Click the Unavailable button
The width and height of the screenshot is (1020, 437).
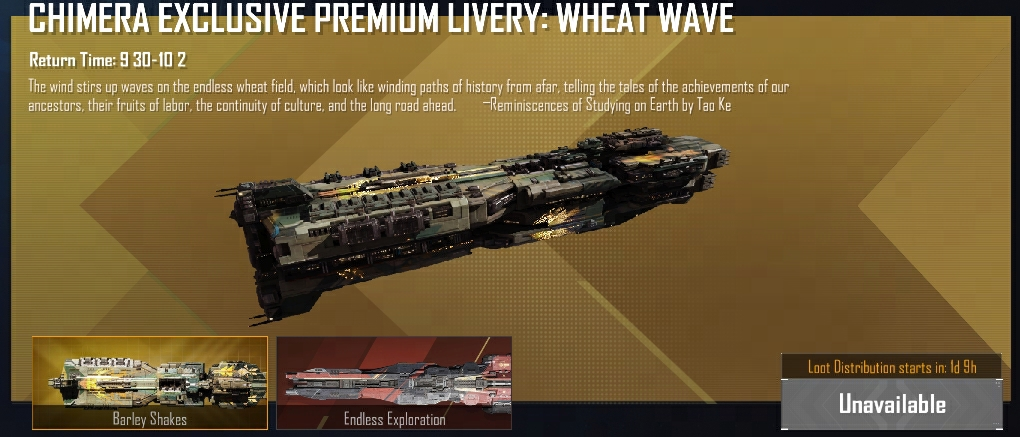pyautogui.click(x=891, y=404)
